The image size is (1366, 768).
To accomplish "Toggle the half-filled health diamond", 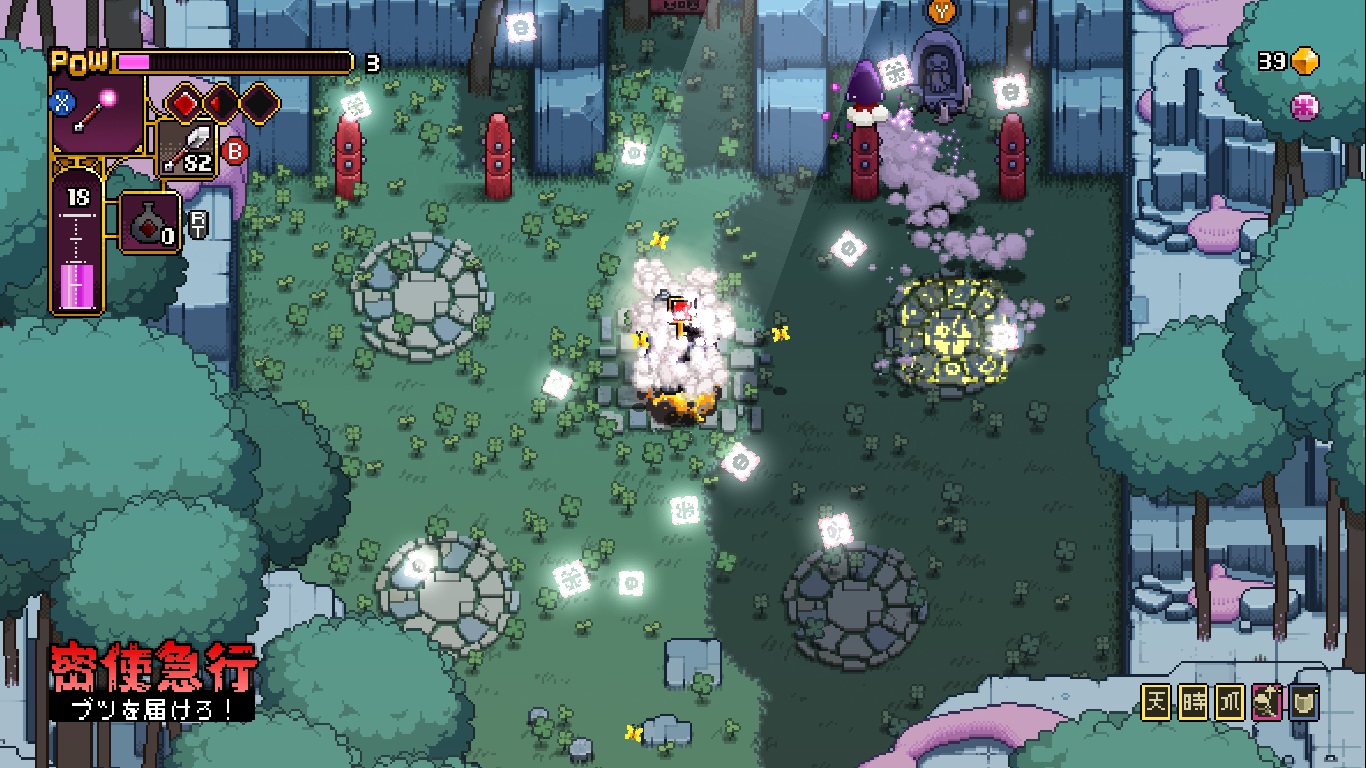I will 219,103.
